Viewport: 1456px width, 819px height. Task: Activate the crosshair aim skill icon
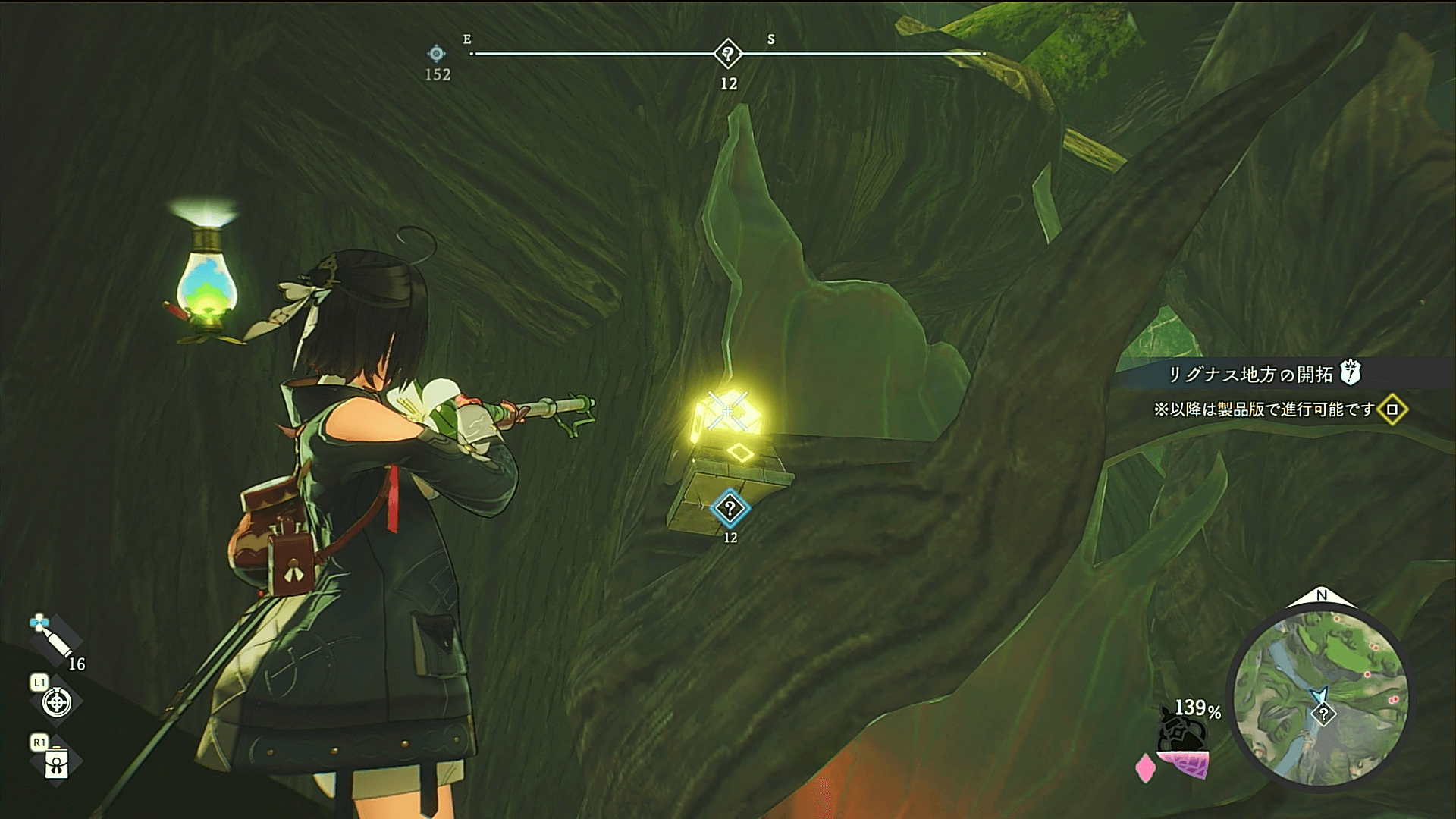(57, 702)
